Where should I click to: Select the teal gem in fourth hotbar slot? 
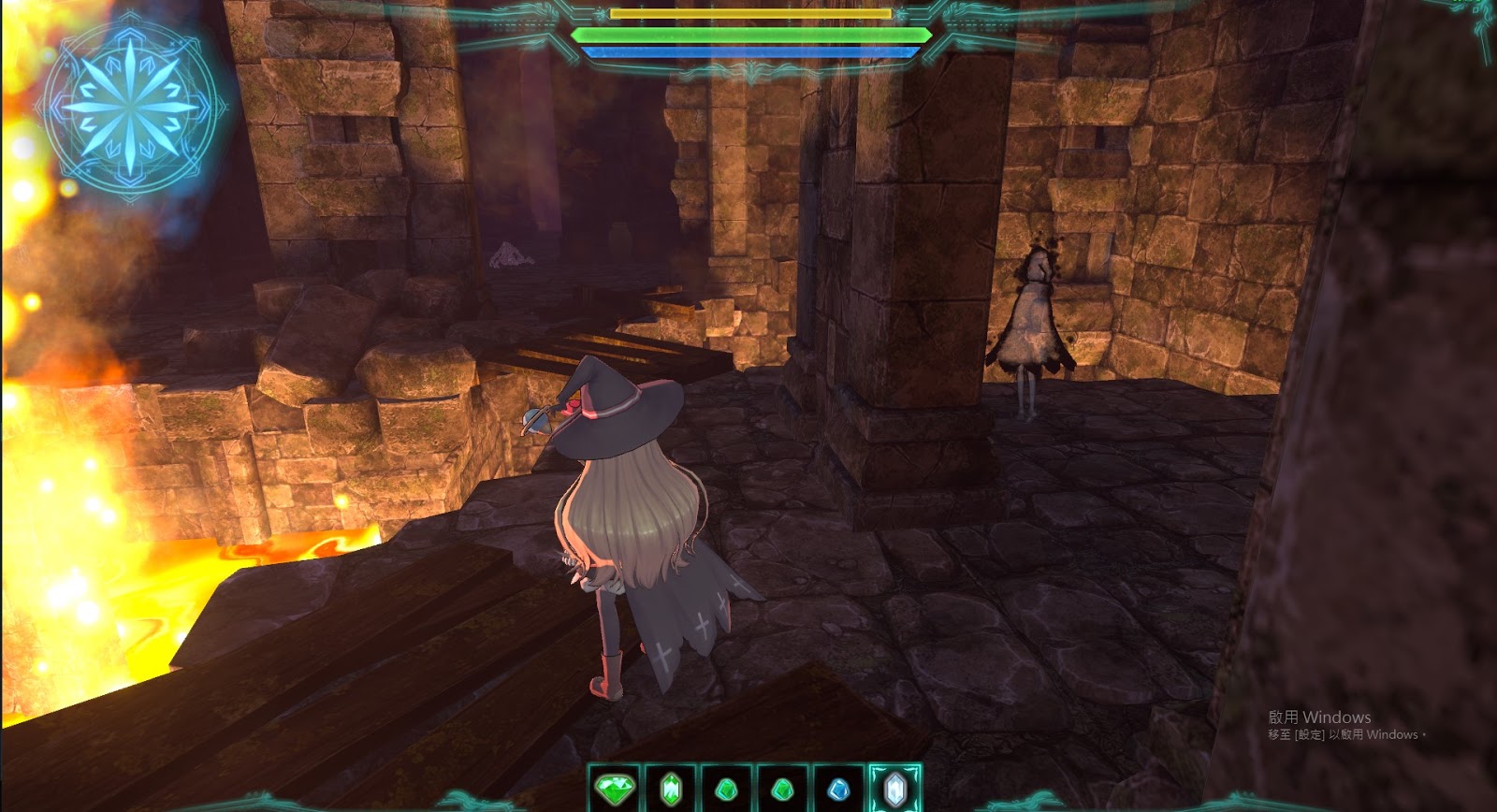tap(784, 789)
